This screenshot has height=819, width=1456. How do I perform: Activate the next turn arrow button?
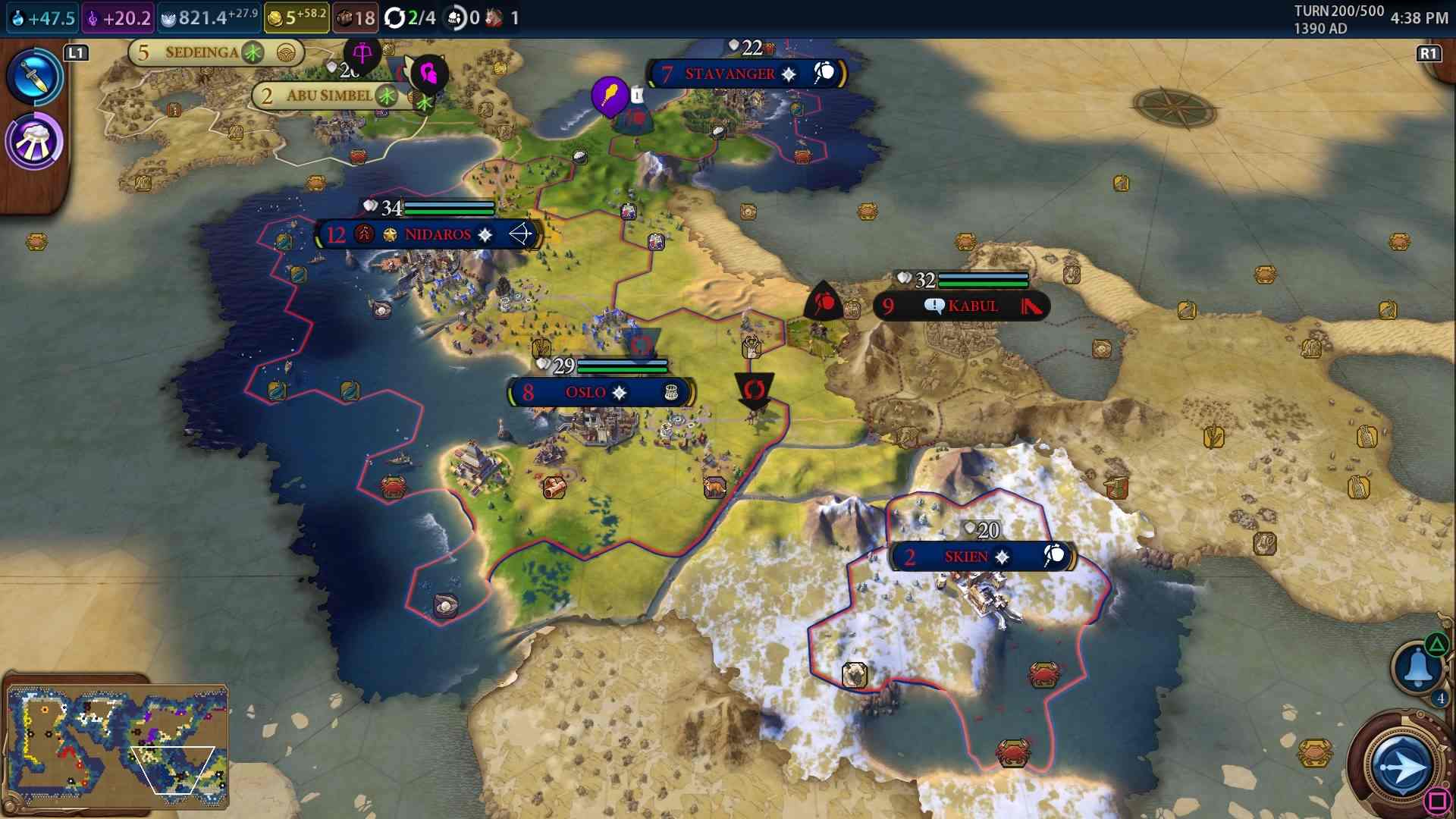1401,767
